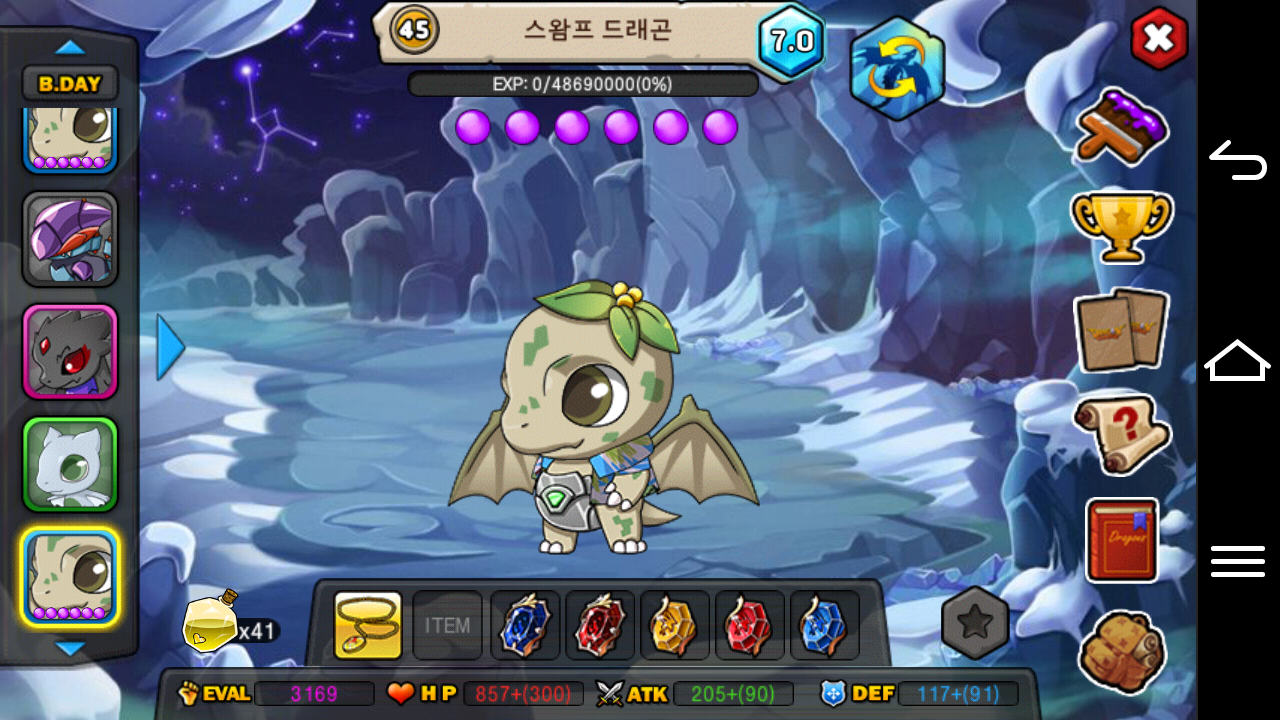Select the black red-eyed dragon thumbnail
1280x720 pixels.
coord(70,352)
